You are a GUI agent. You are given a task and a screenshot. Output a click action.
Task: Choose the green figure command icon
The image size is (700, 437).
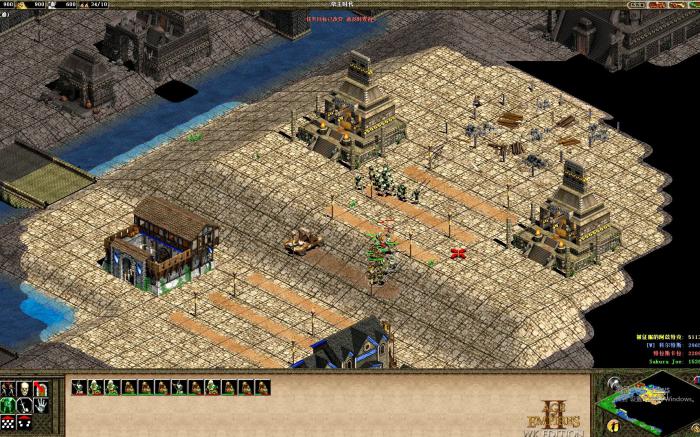click(9, 404)
